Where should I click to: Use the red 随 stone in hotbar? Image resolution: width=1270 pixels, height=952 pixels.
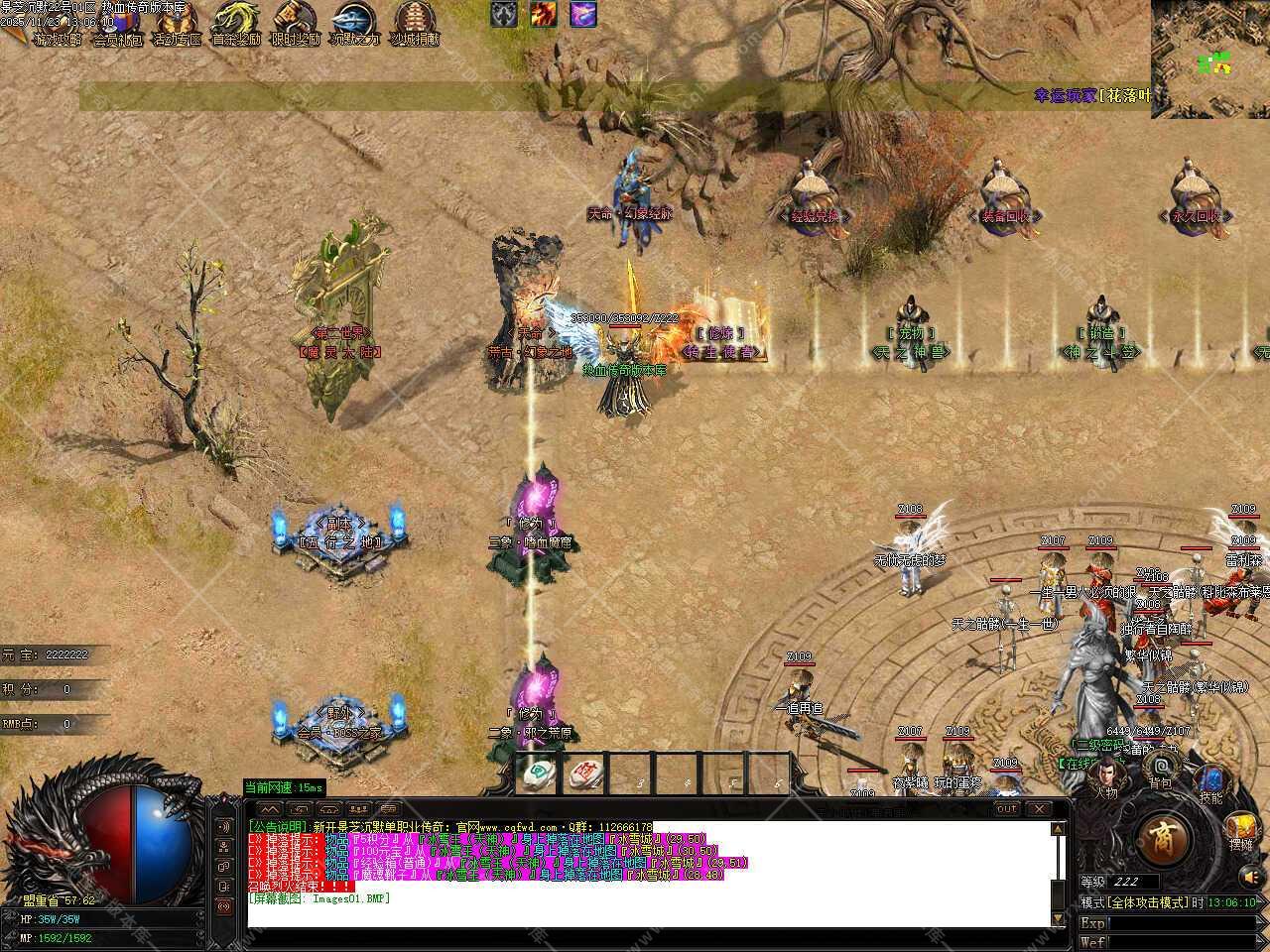coord(587,774)
